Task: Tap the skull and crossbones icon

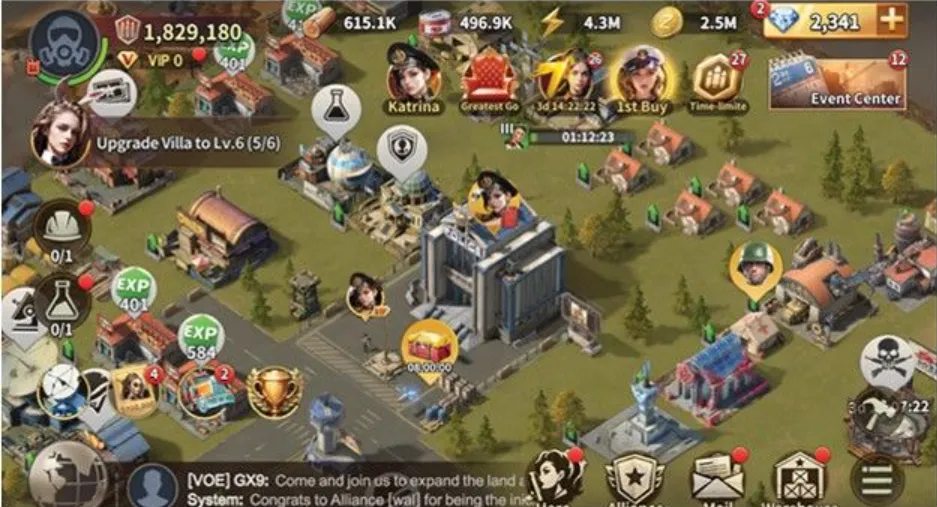Action: coord(886,357)
